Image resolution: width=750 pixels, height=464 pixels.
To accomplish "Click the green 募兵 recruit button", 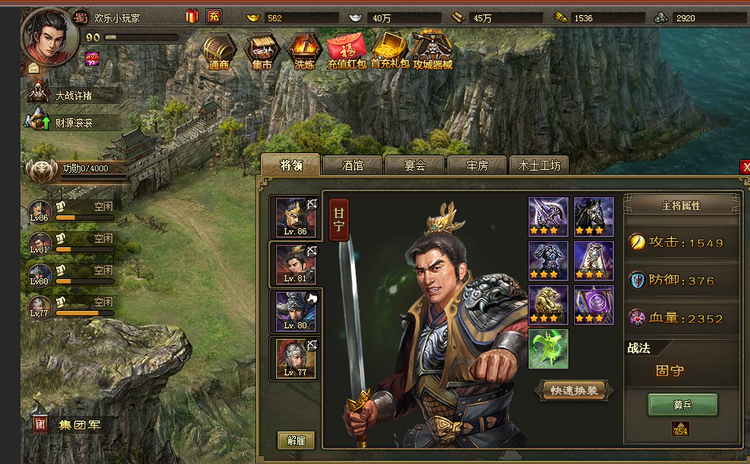I will (x=682, y=404).
